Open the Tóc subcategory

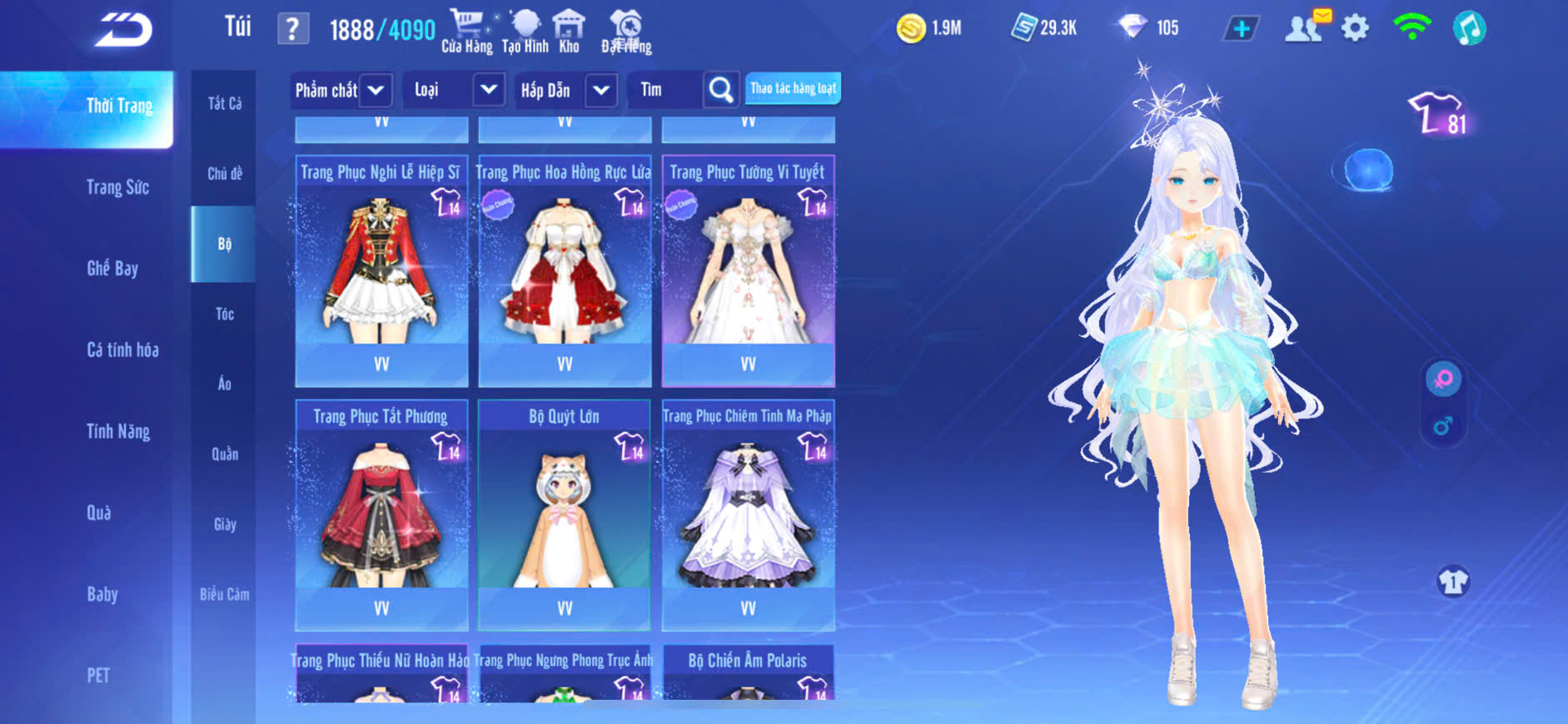click(224, 314)
